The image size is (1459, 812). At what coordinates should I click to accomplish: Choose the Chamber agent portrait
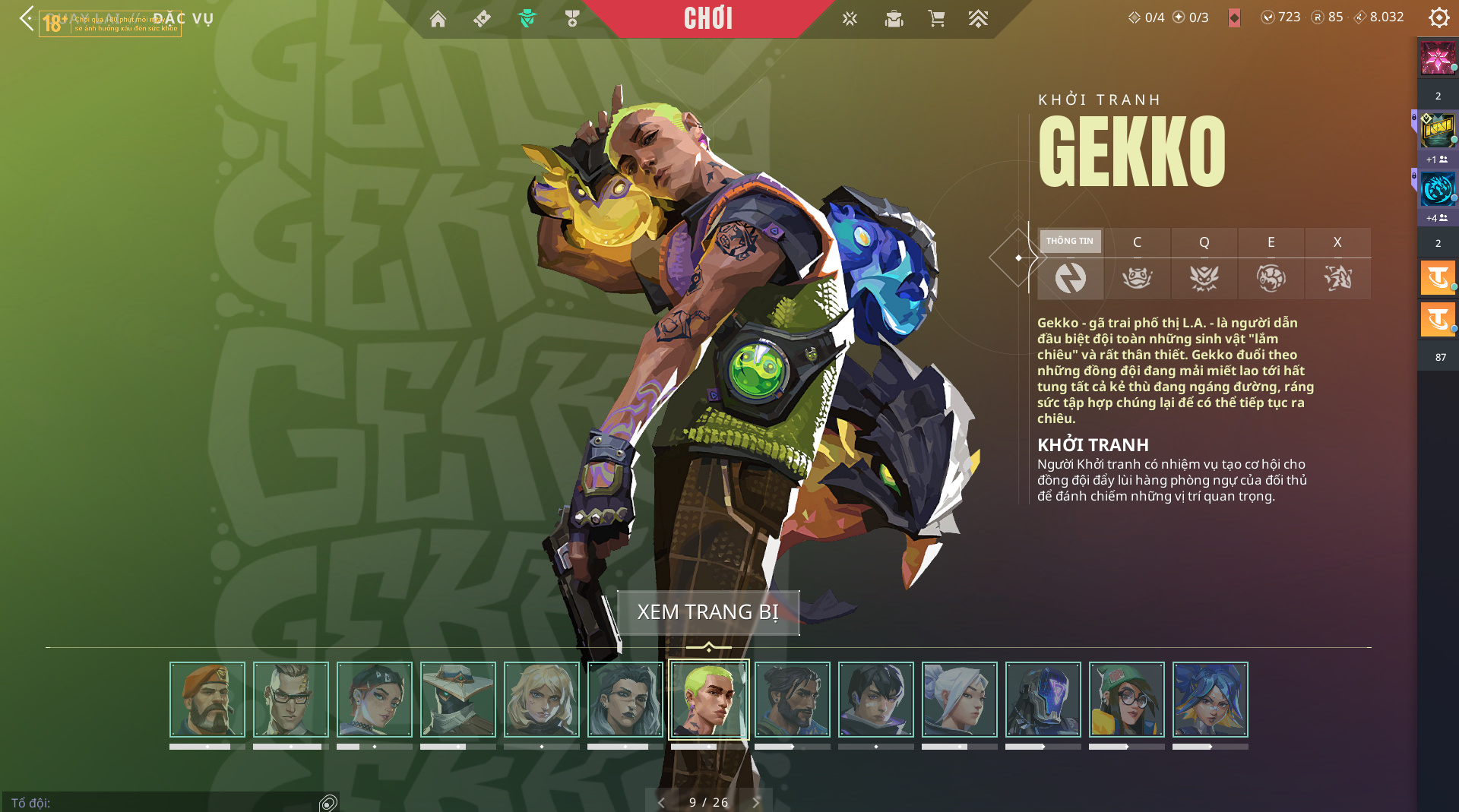pos(291,700)
